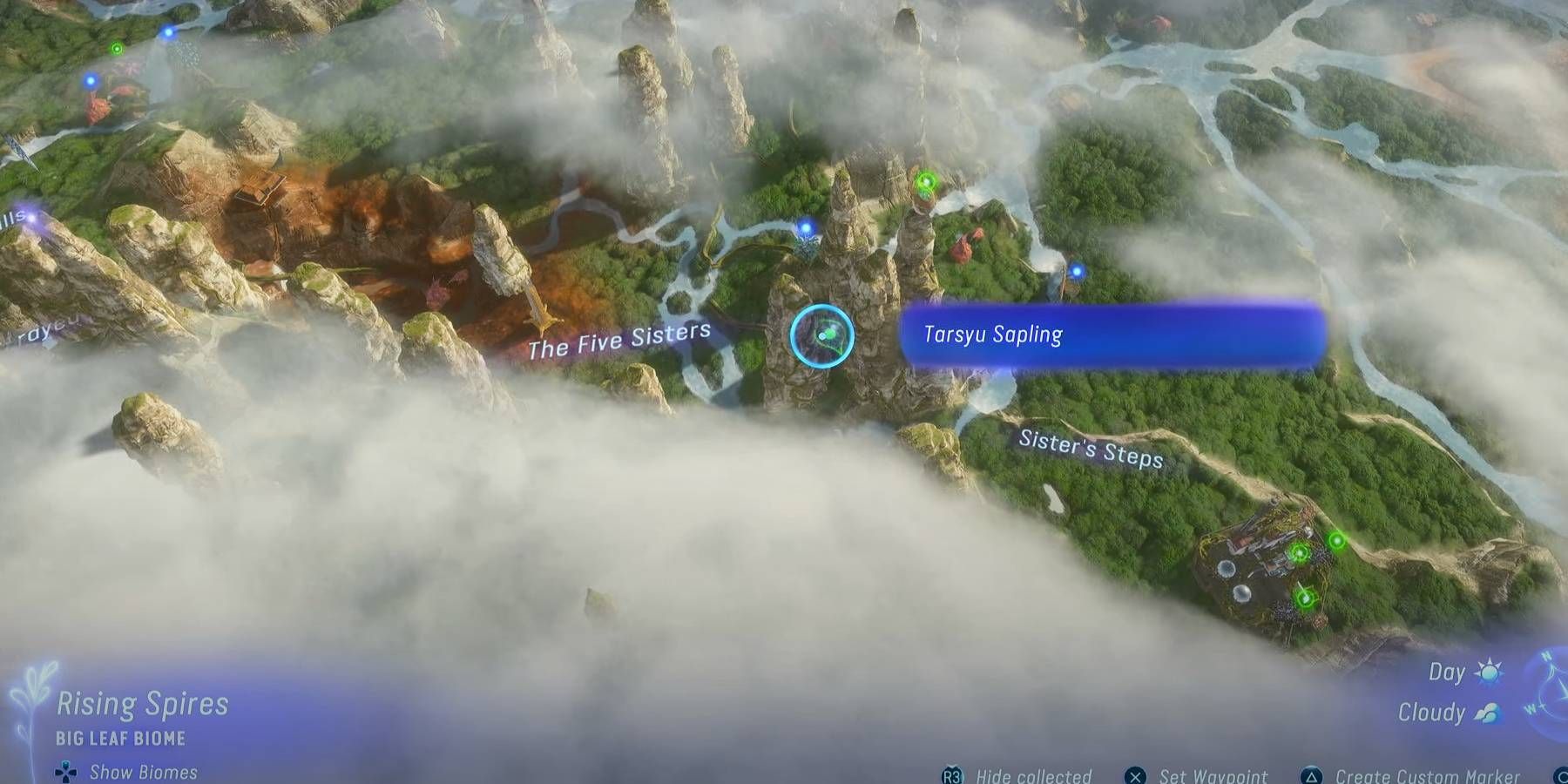Screen dimensions: 1568x784
Task: Click the plant flourish icon beside Rising Spires
Action: coord(33,697)
